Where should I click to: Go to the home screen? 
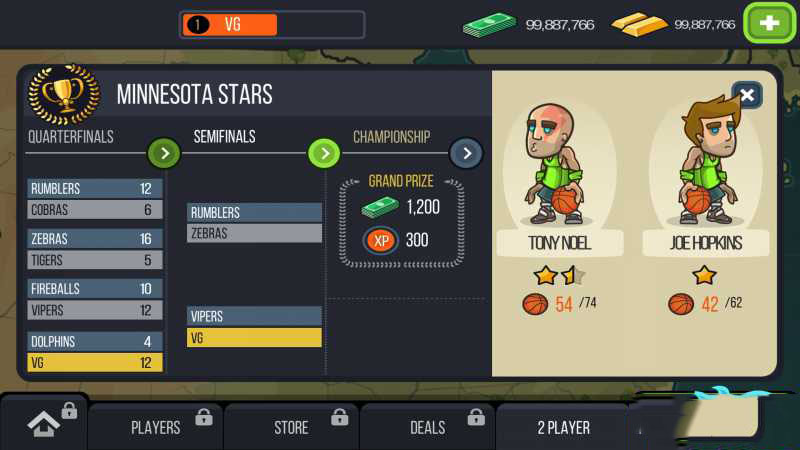coord(43,425)
